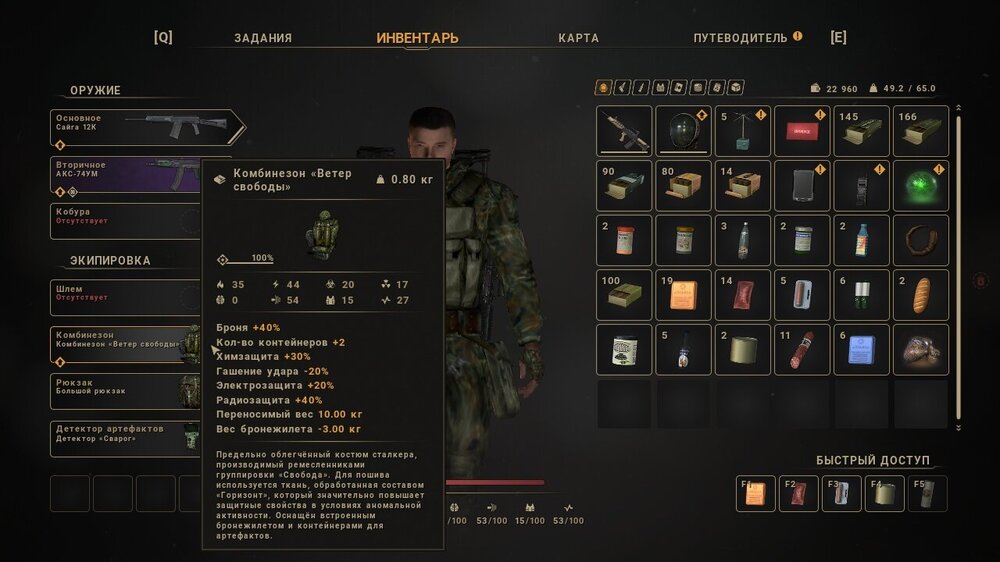
Task: Activate the F1 quick access slot
Action: (756, 494)
